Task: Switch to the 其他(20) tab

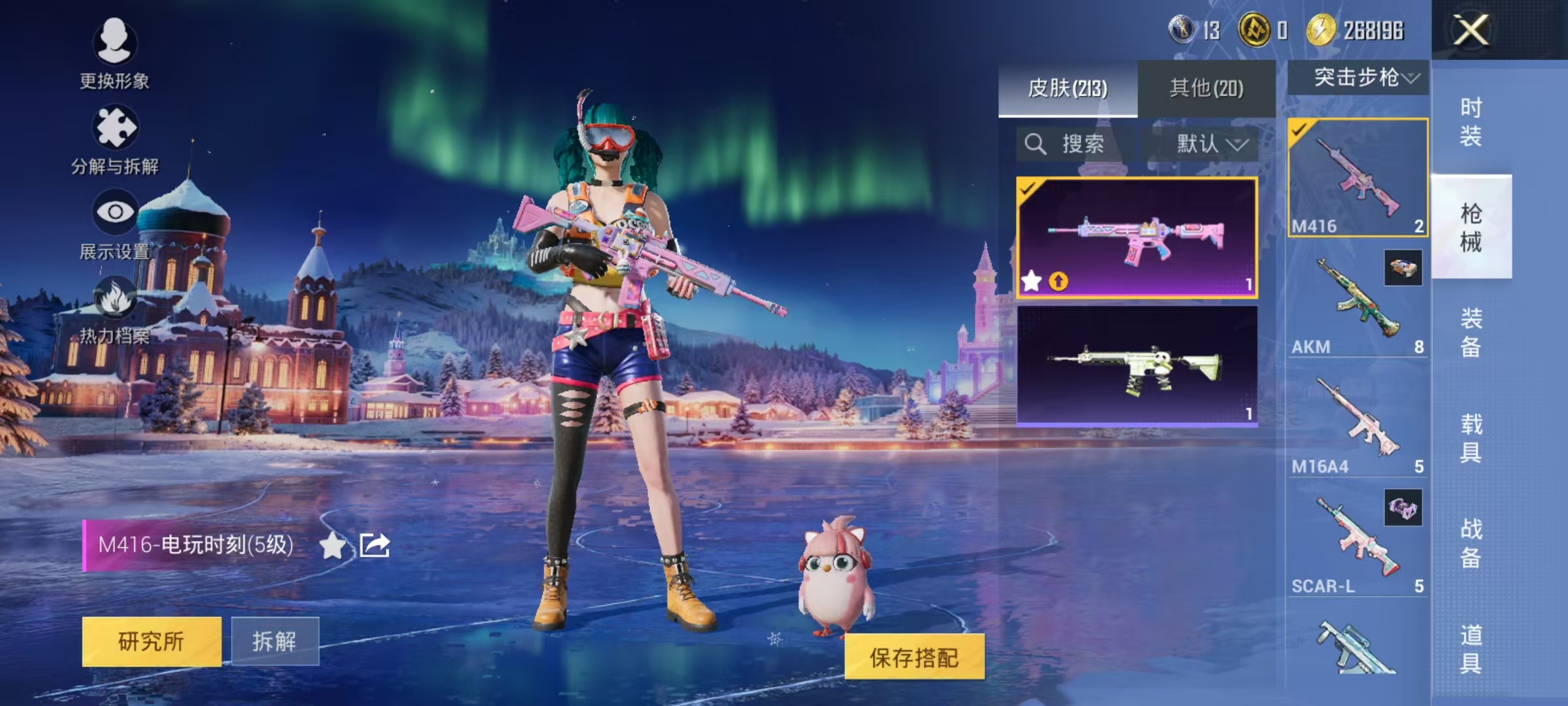Action: click(1205, 90)
